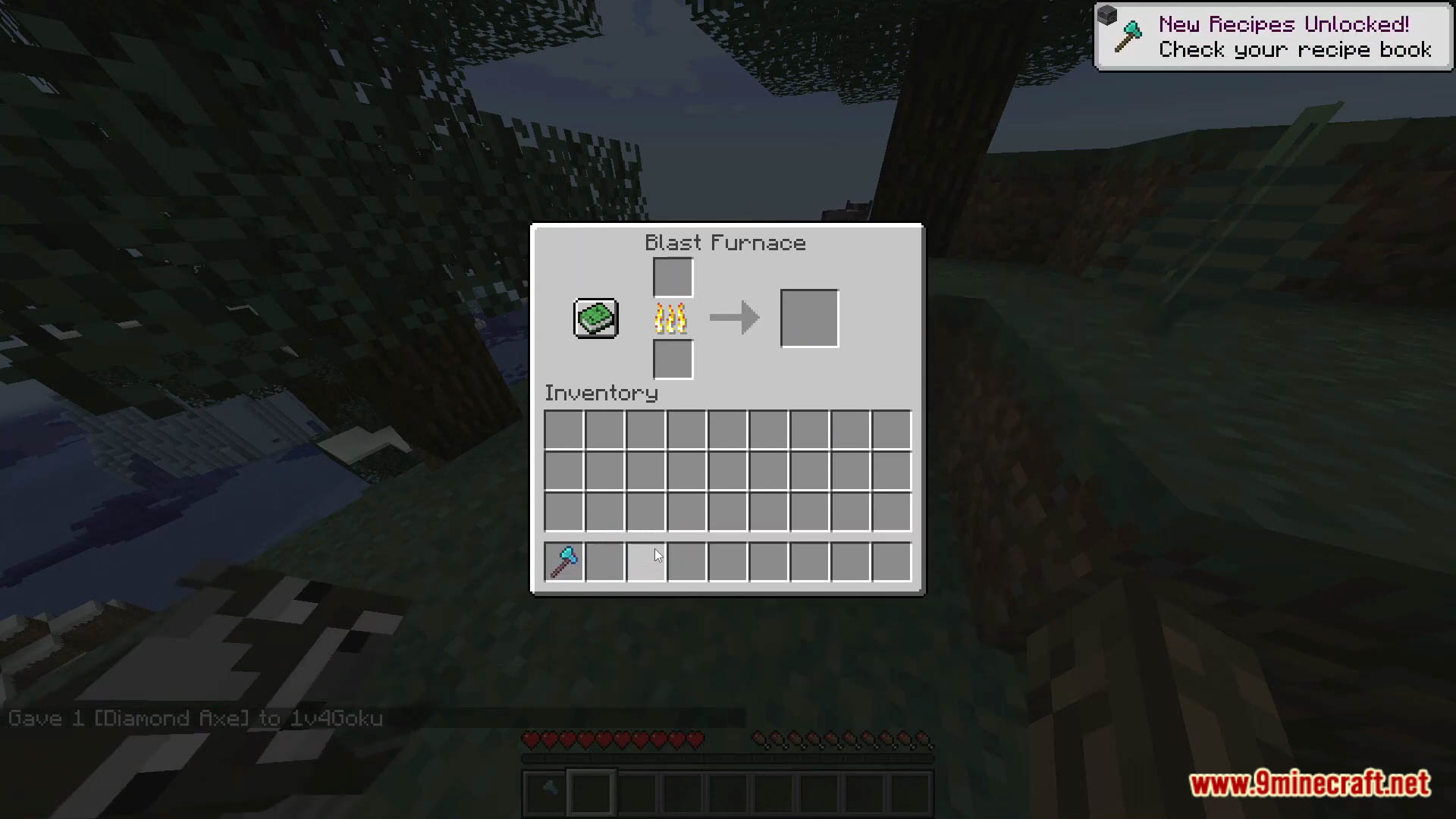Viewport: 1456px width, 819px height.
Task: Click the Blast Furnace title text
Action: (x=725, y=243)
